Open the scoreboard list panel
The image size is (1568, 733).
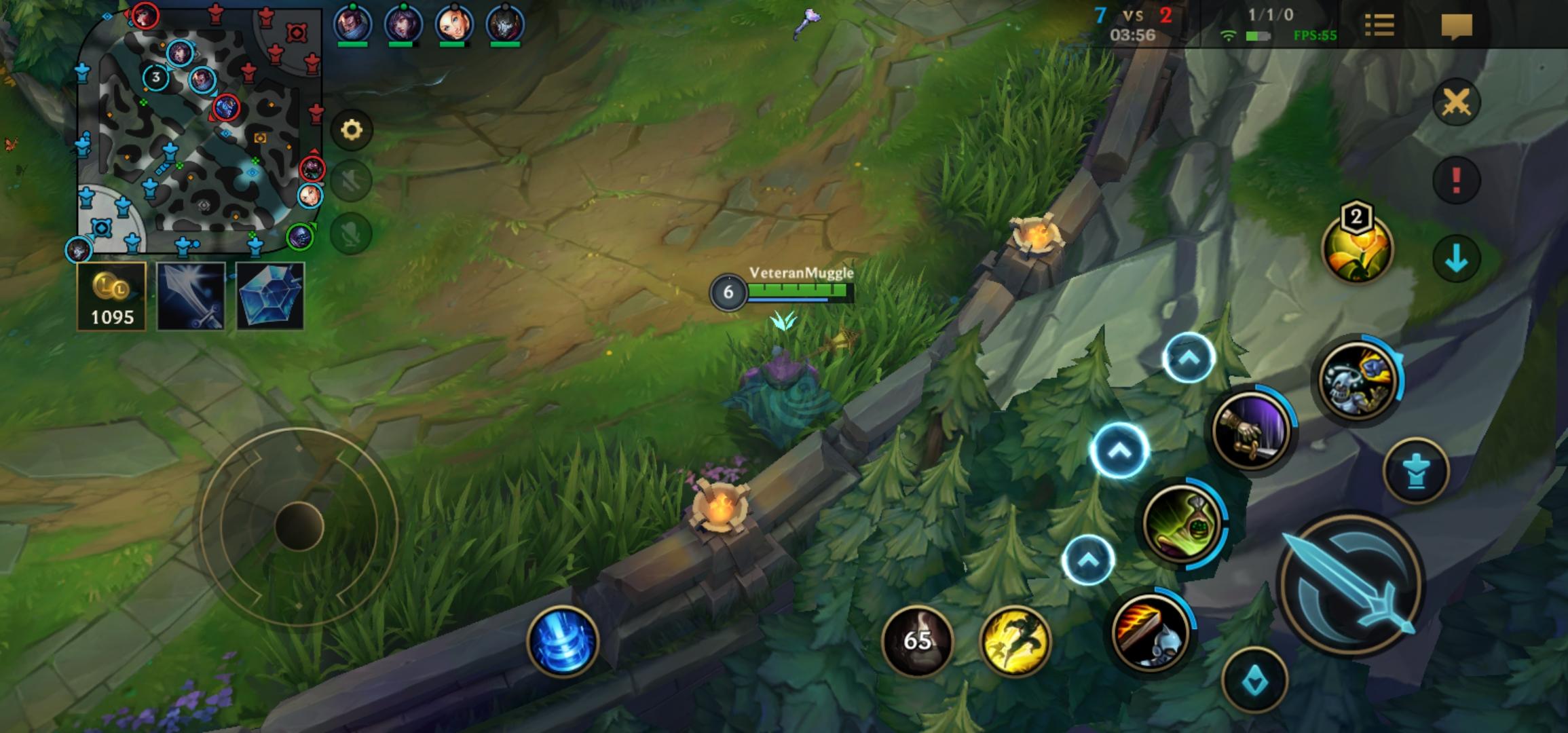[x=1379, y=23]
